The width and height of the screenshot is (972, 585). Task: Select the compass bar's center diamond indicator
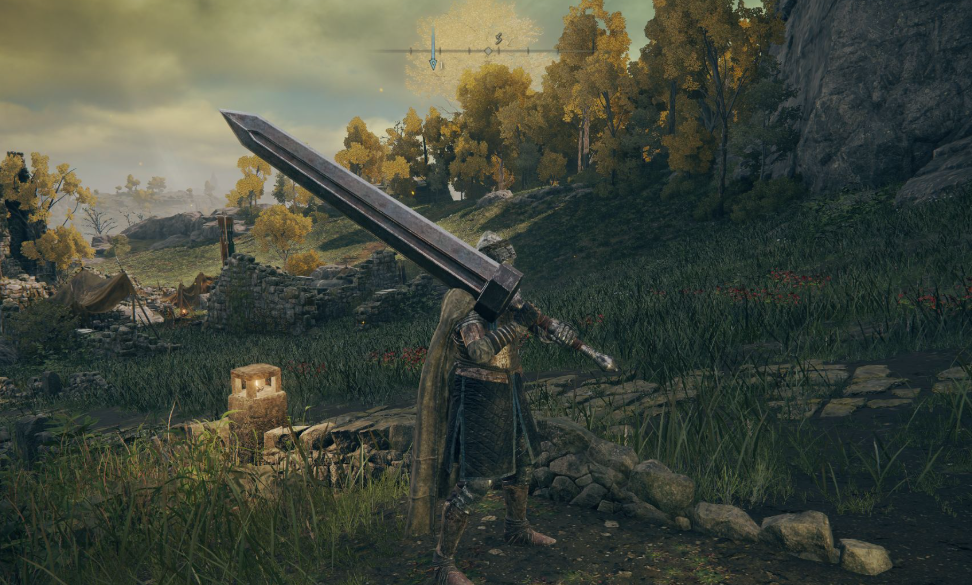(x=488, y=50)
